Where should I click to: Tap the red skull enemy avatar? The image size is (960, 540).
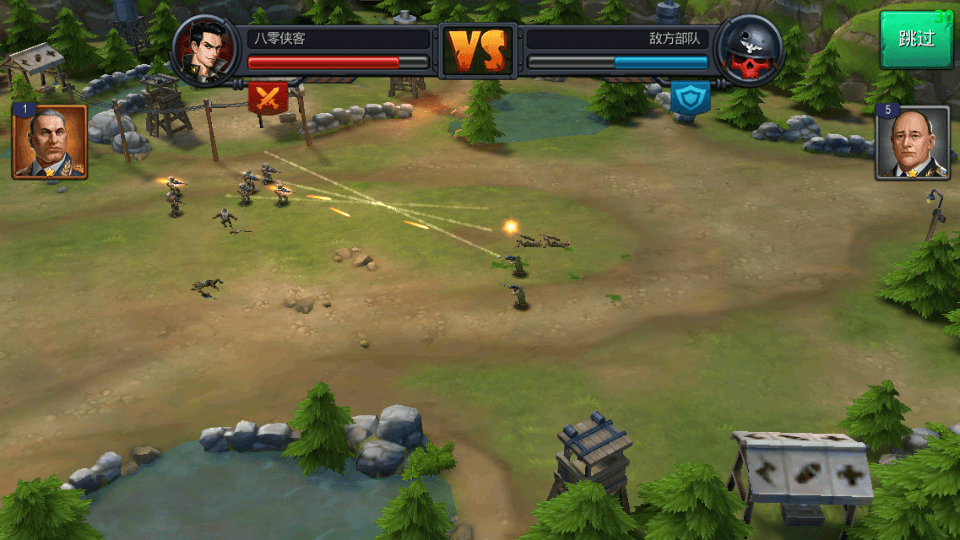(750, 50)
